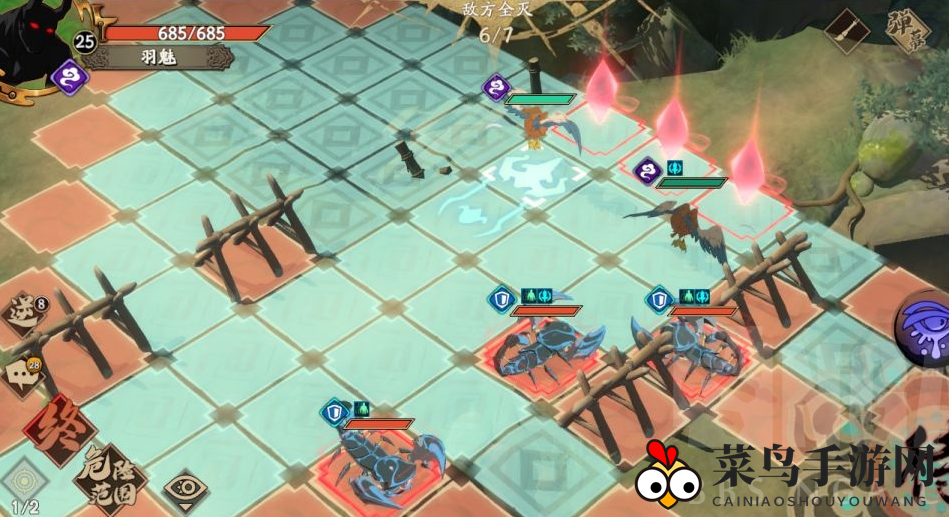Activate the purple eye skill orb
Screen dimensions: 949x517
point(925,329)
